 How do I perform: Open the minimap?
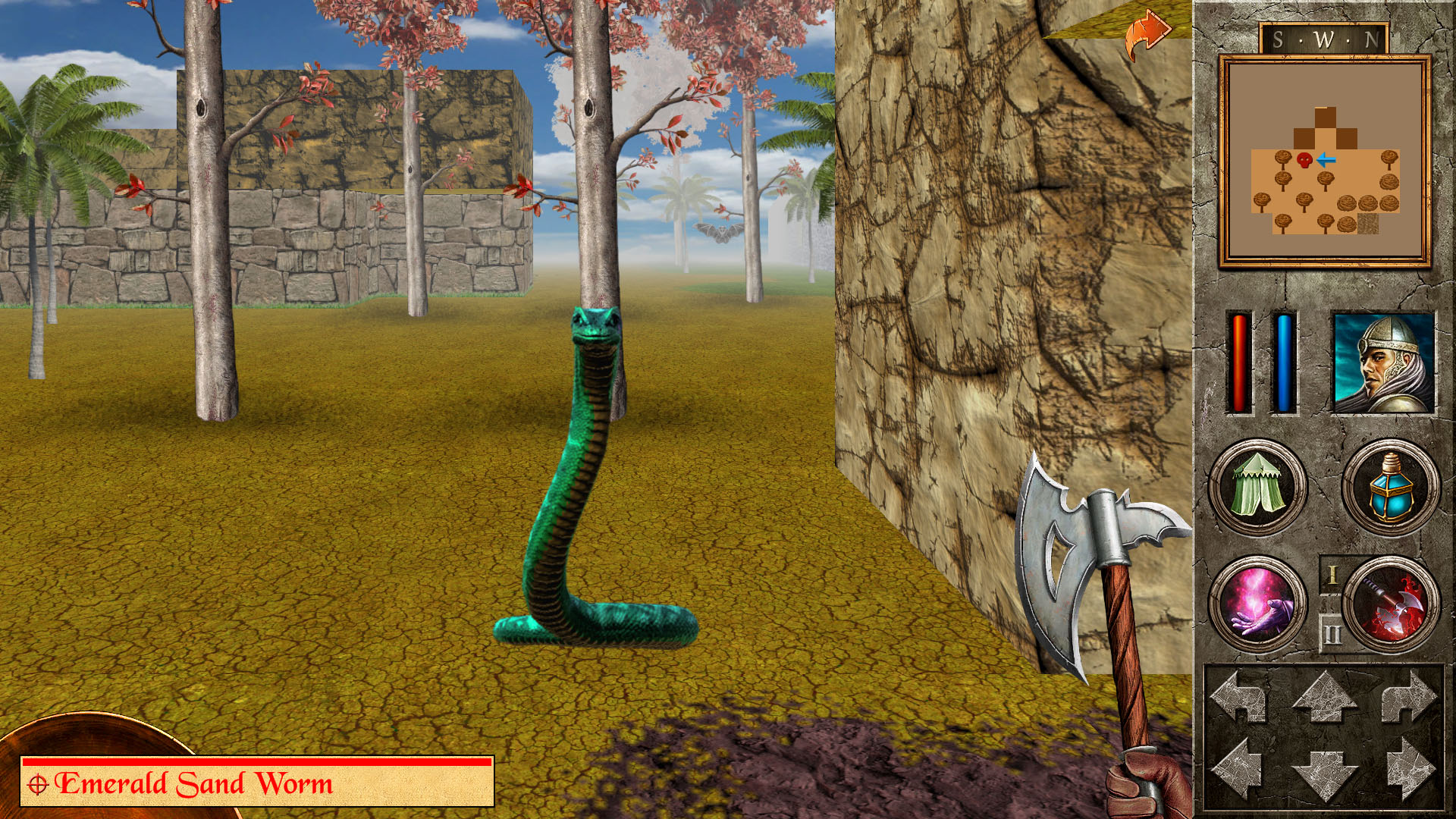pos(1324,161)
